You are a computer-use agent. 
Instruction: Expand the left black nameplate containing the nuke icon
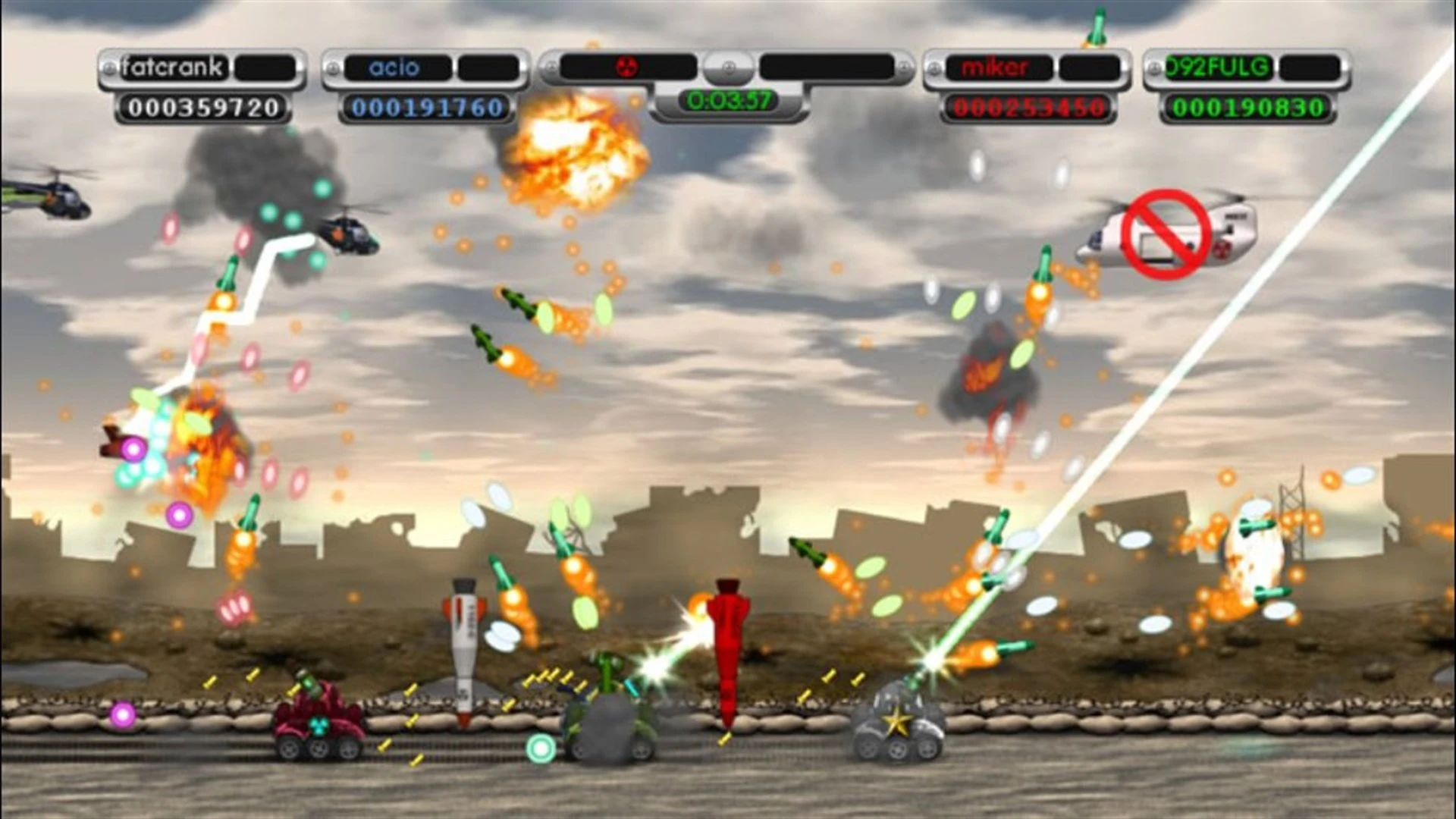tap(628, 65)
